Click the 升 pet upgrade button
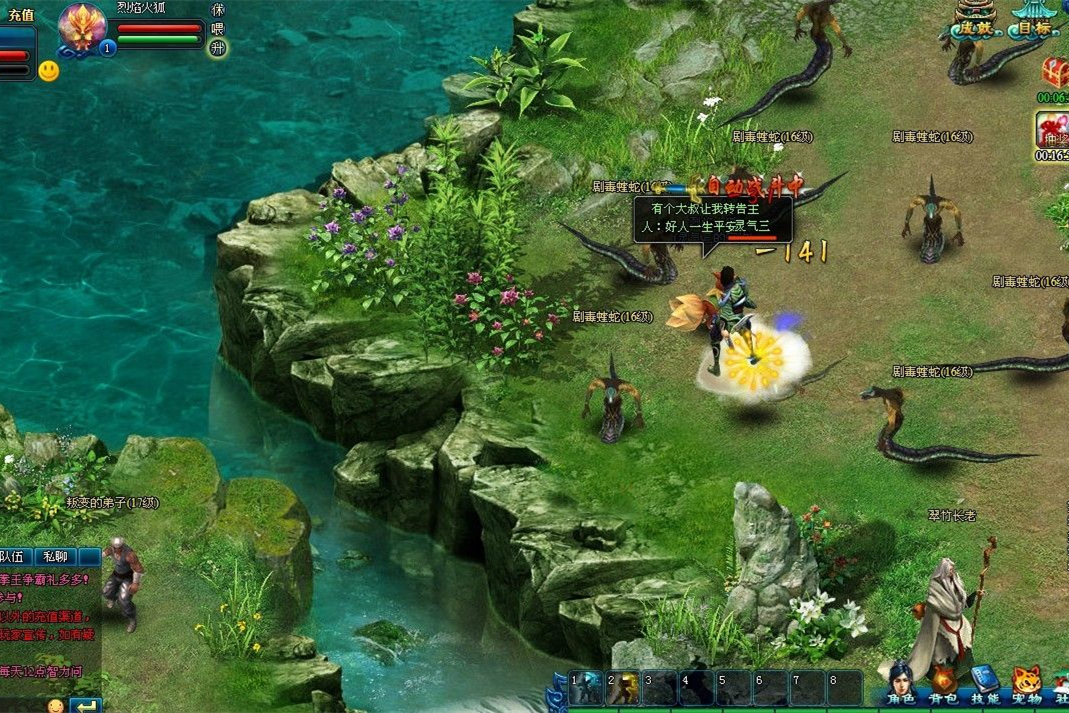The height and width of the screenshot is (713, 1069). click(x=218, y=48)
